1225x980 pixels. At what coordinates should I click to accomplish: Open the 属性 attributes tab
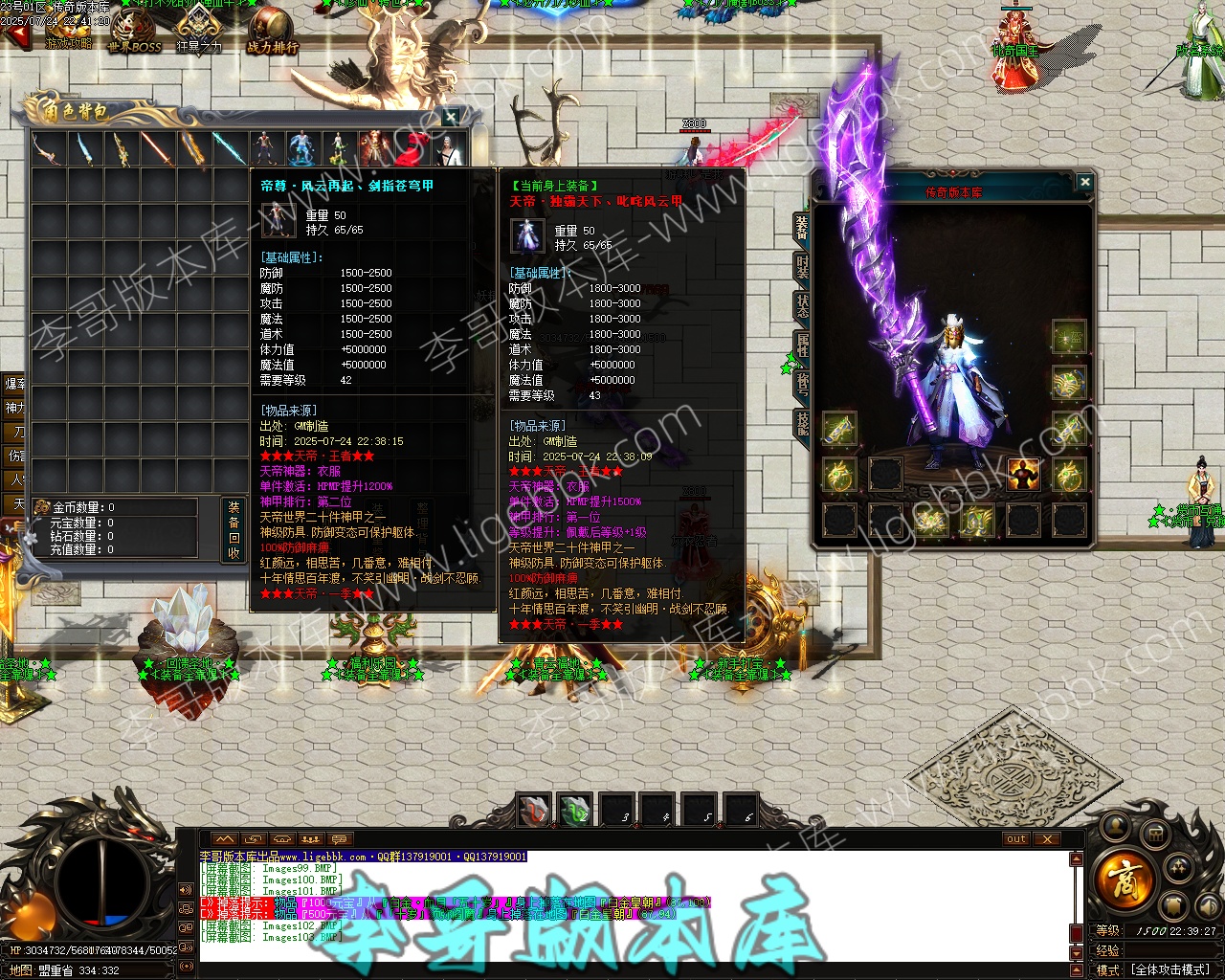click(801, 345)
